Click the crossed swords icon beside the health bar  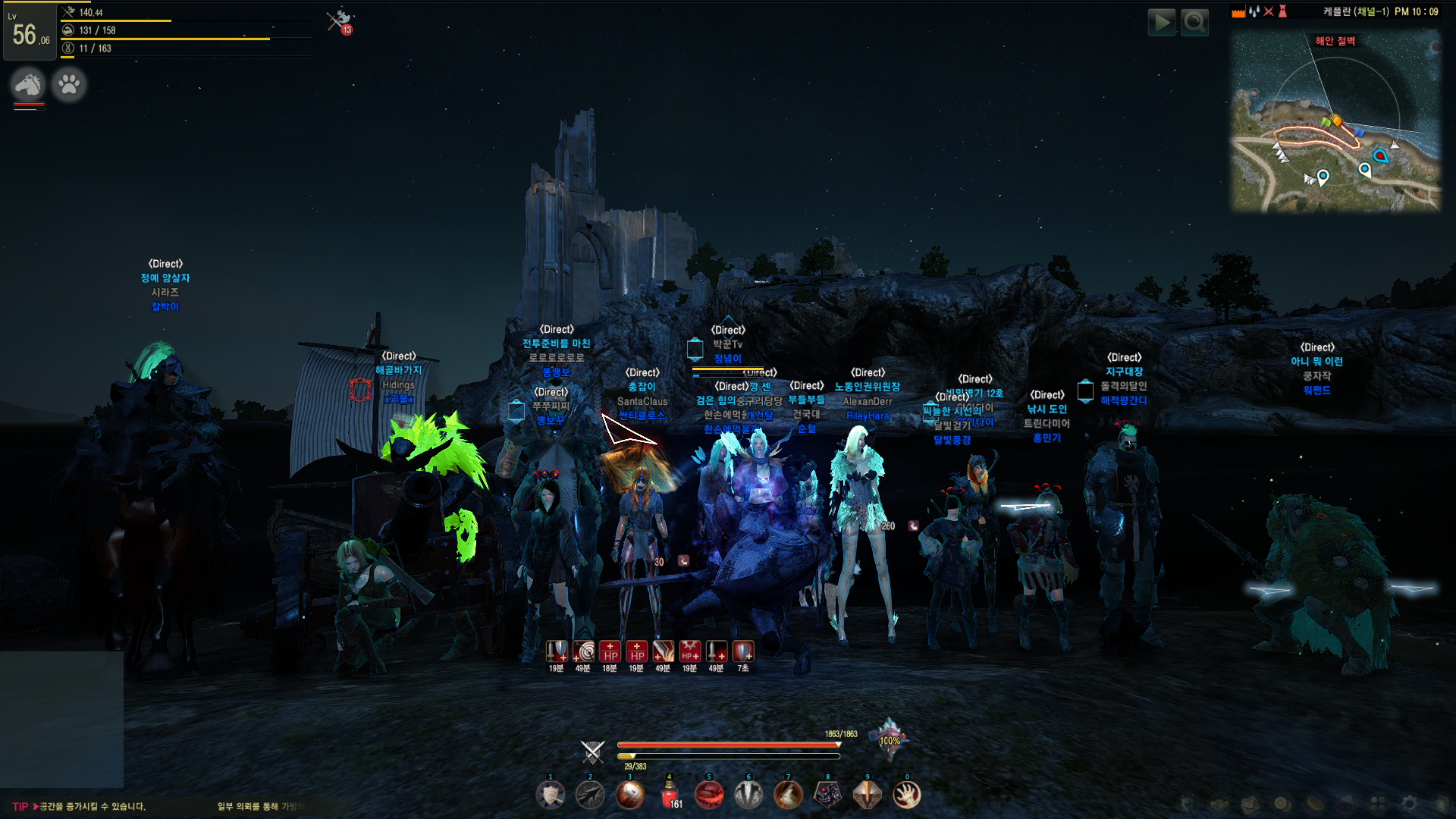tap(592, 751)
